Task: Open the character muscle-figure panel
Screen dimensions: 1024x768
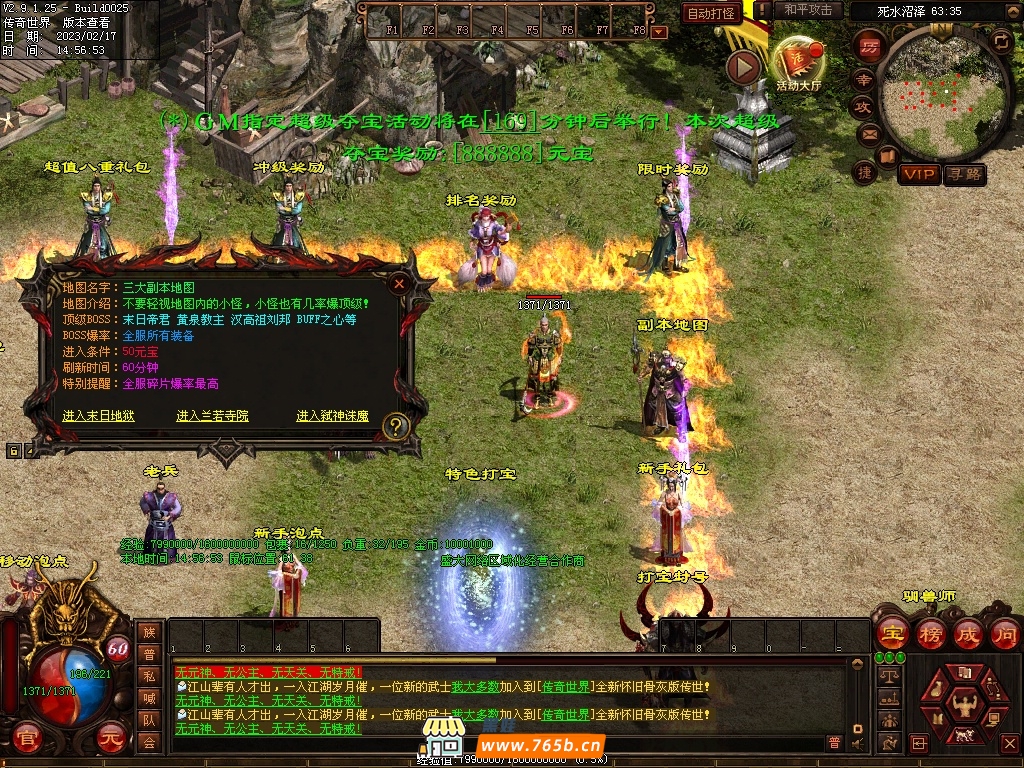Action: [963, 704]
